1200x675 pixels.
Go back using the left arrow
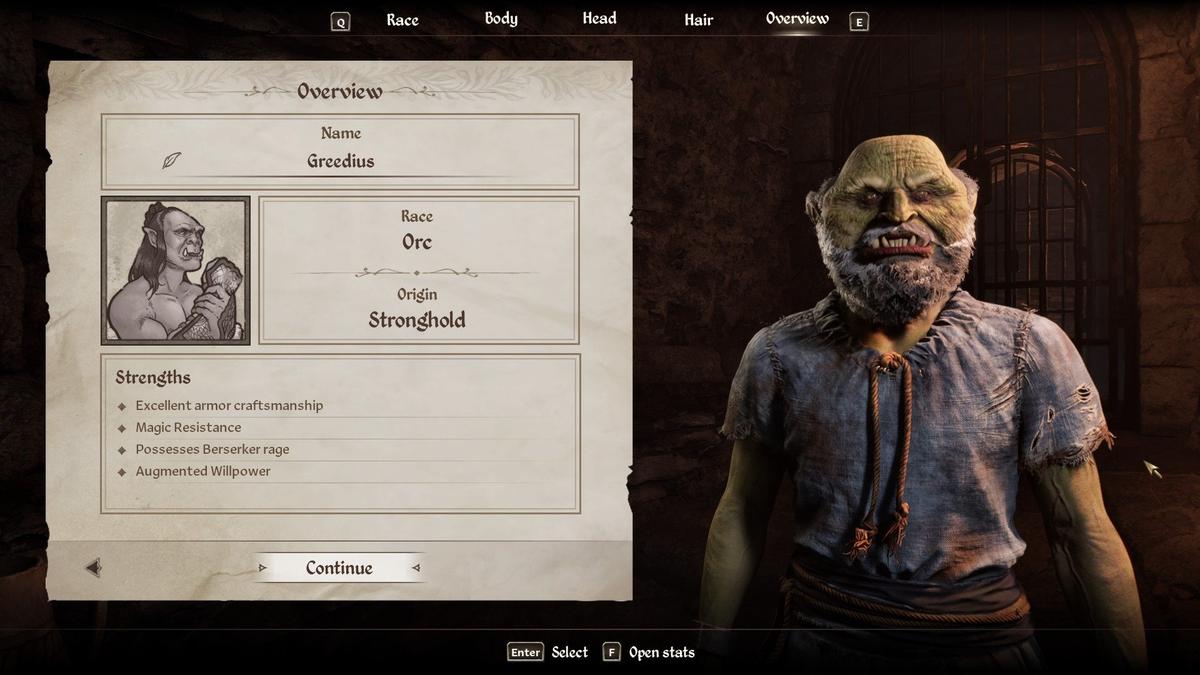pyautogui.click(x=93, y=568)
